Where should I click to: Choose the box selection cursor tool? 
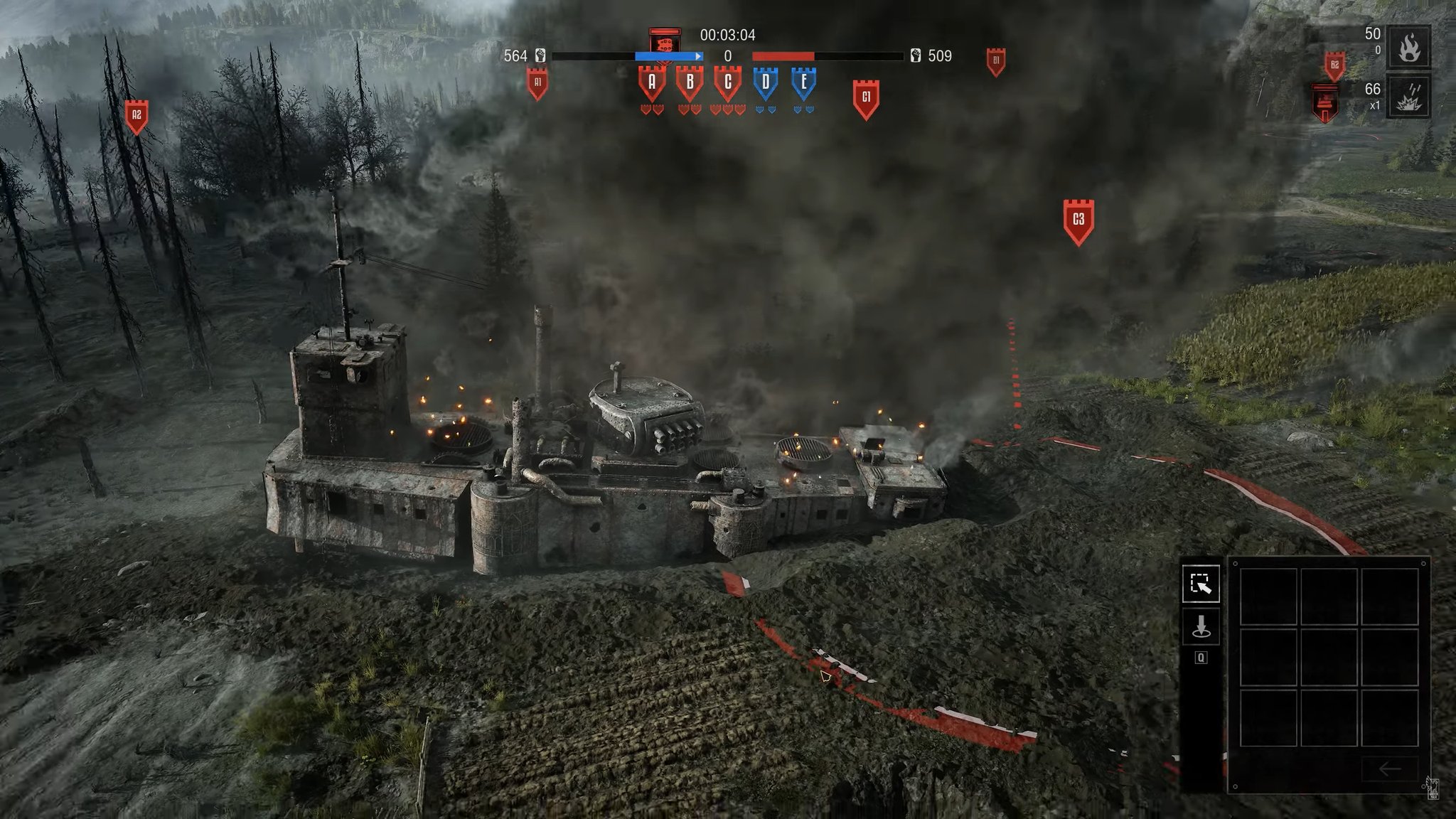point(1201,584)
